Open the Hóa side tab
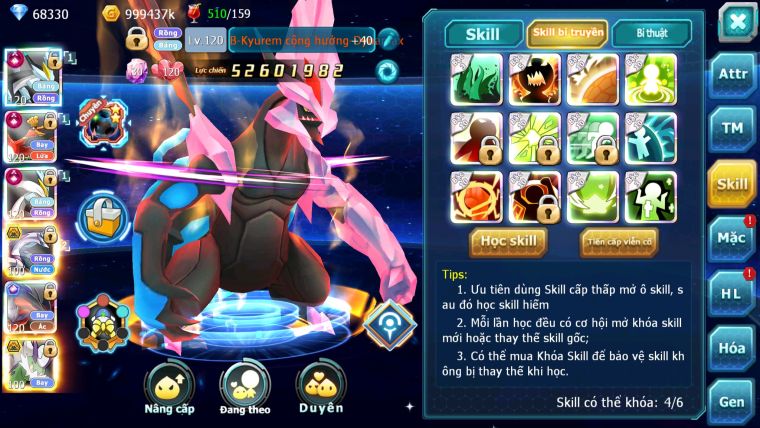Screen dimensions: 760x428 [x=732, y=348]
